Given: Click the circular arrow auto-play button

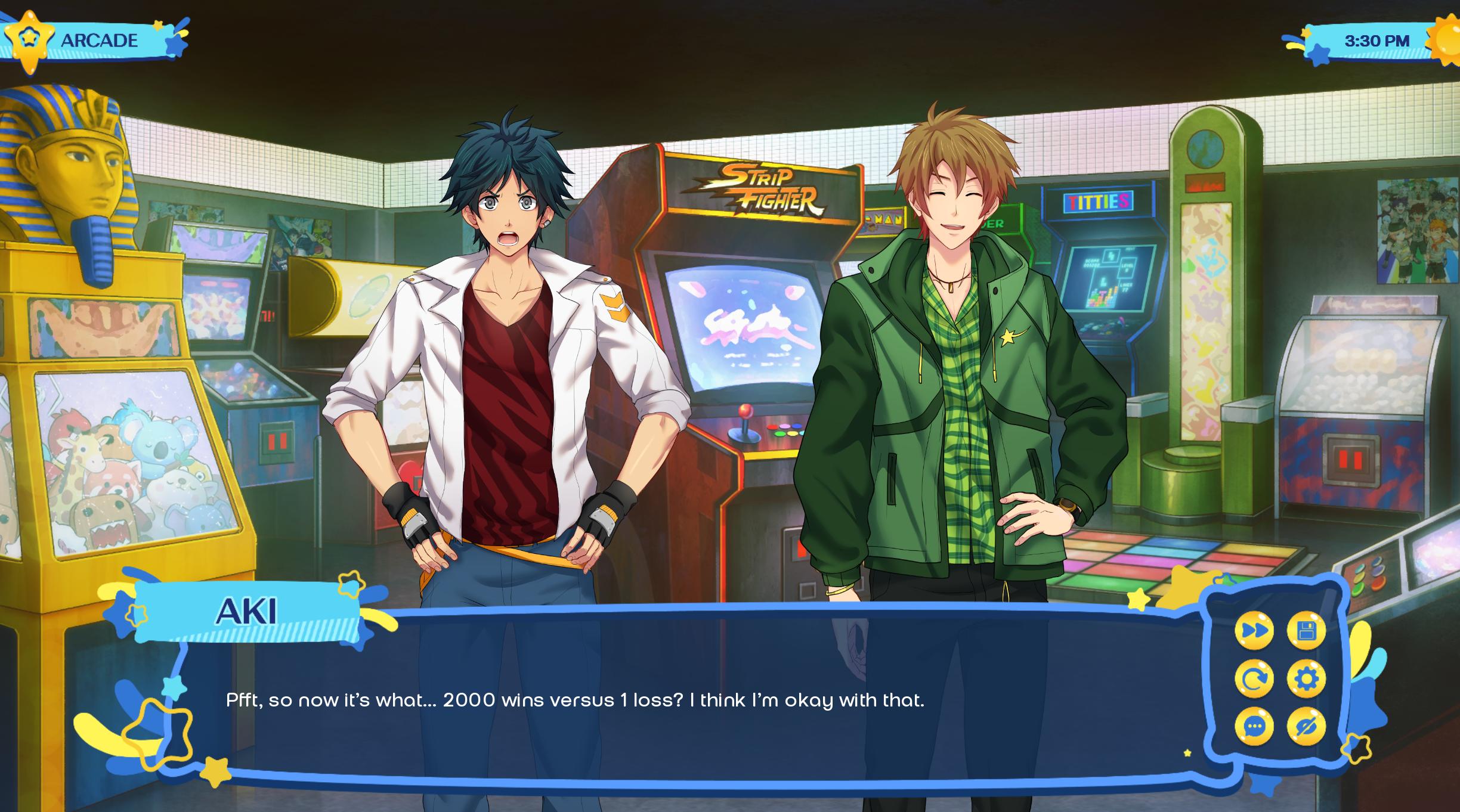Looking at the screenshot, I should click(1254, 678).
